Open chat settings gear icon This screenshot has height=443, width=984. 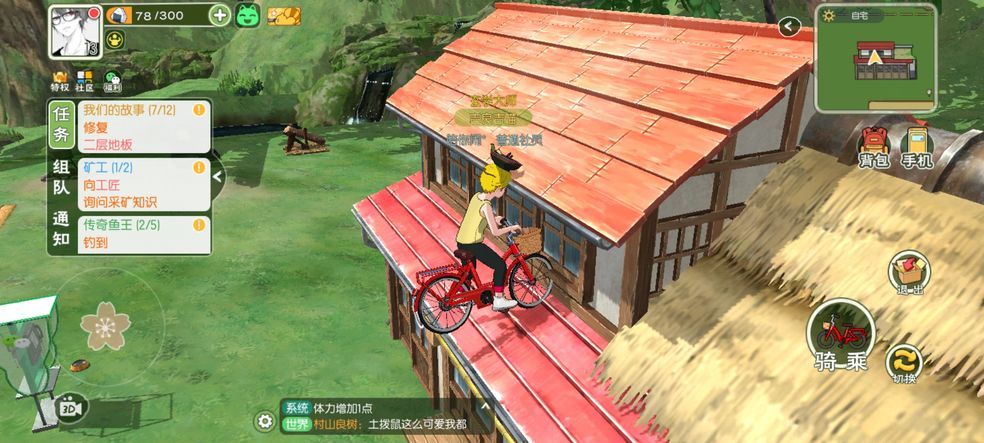pos(264,421)
